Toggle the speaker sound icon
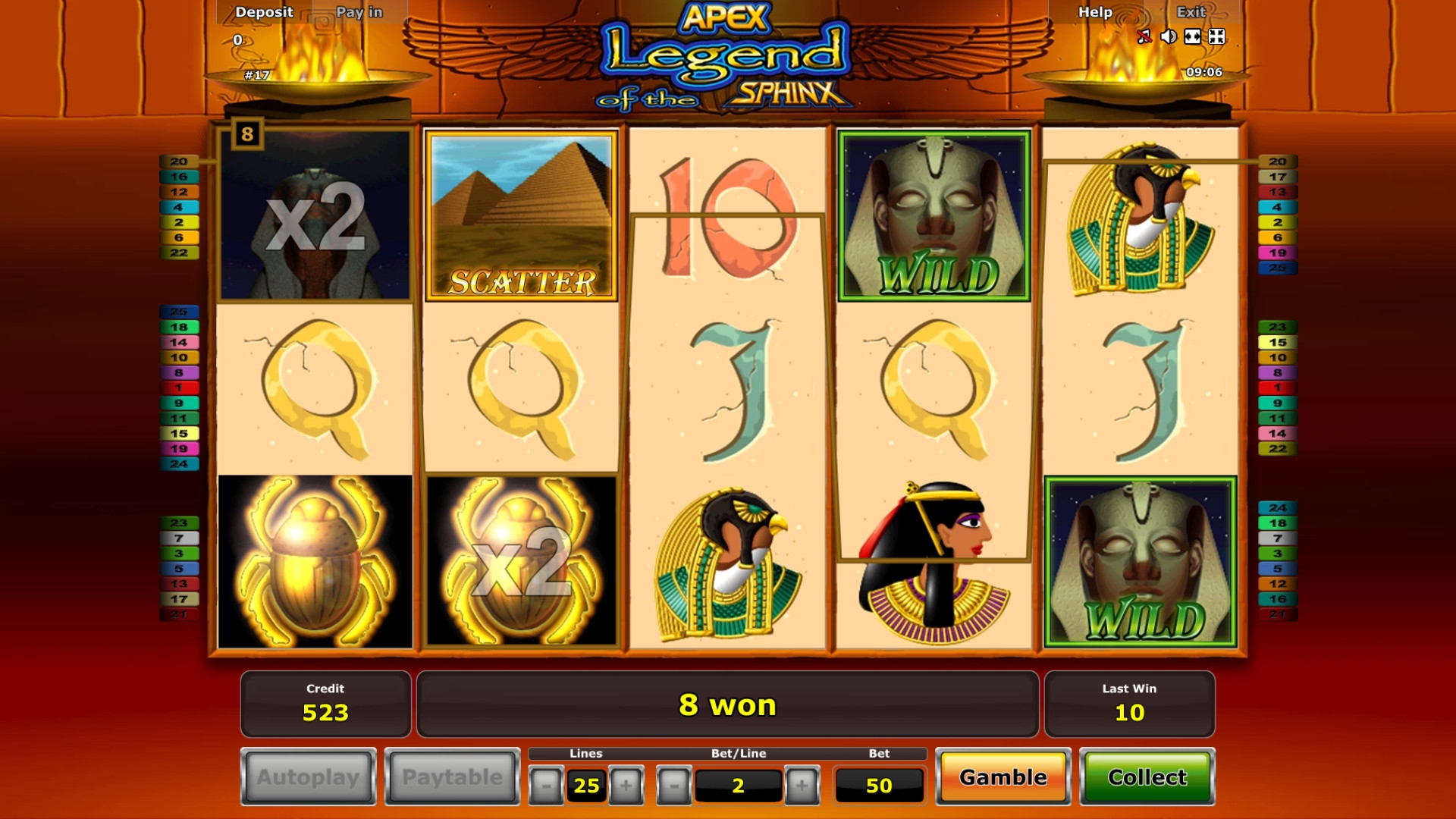Screen dimensions: 1456x819 1169,36
